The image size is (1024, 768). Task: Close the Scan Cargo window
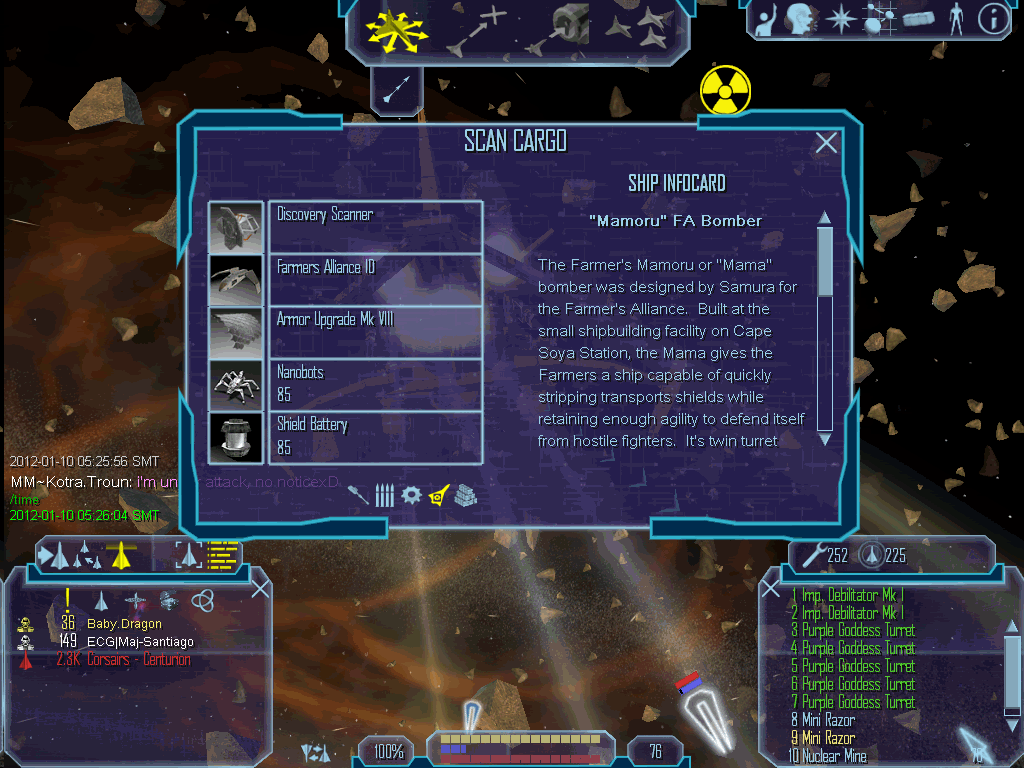(826, 143)
